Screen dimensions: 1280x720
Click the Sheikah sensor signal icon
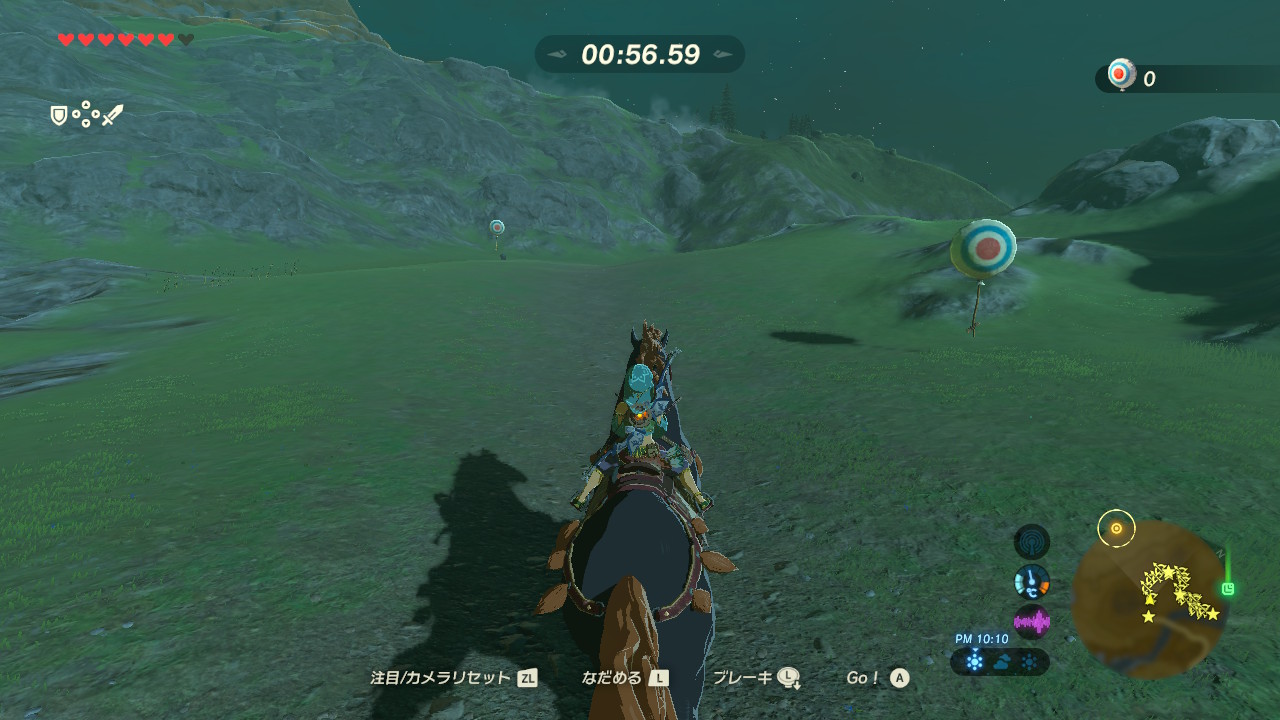click(x=1032, y=542)
